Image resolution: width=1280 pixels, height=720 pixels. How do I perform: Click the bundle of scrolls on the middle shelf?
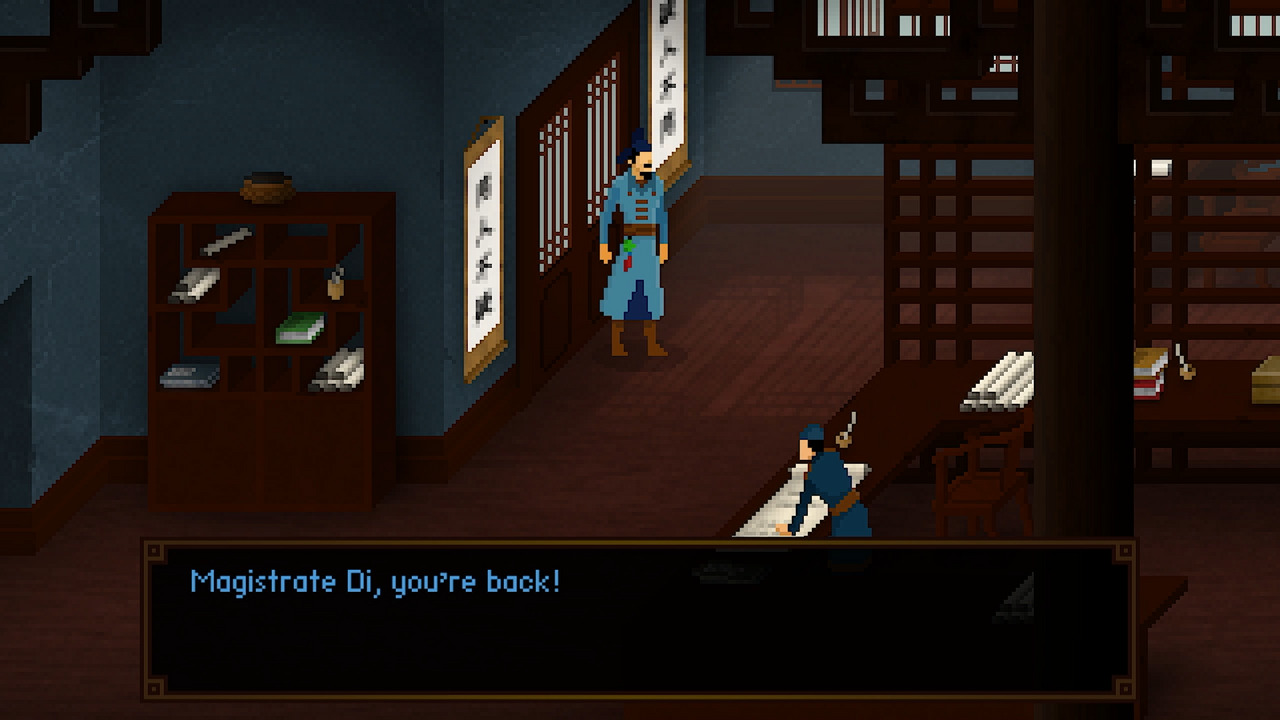[196, 285]
